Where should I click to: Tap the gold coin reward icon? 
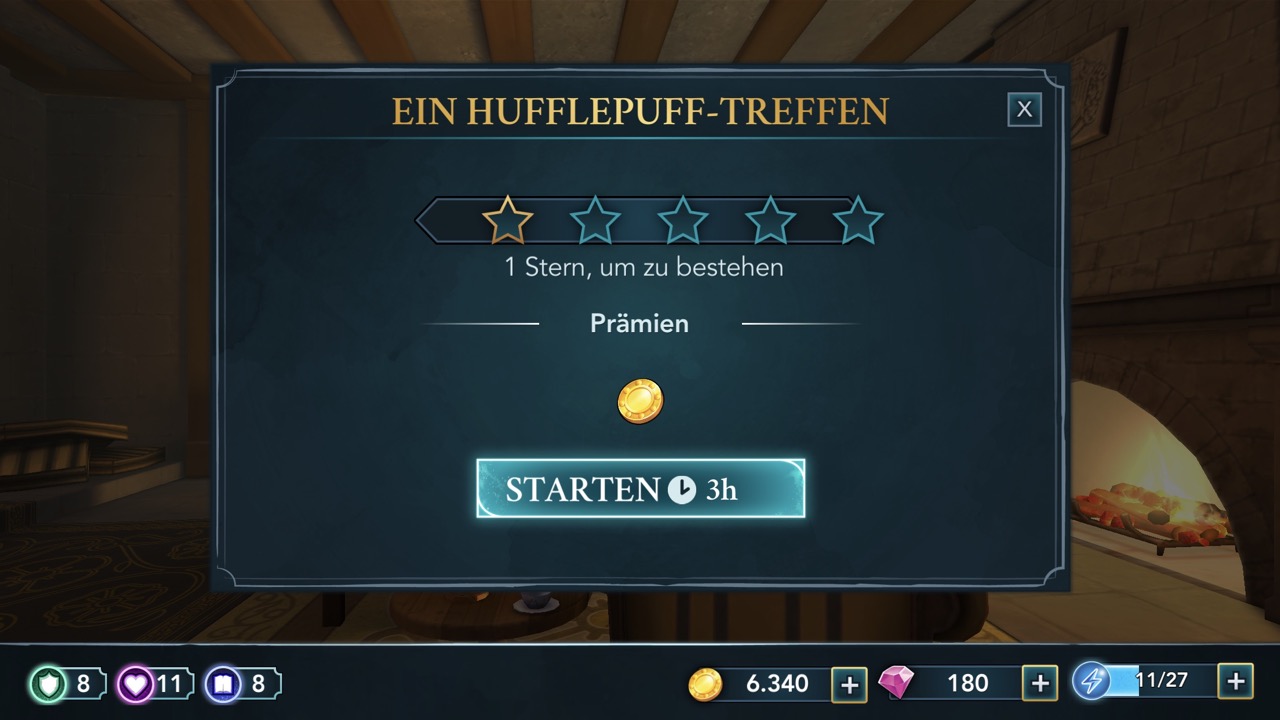(640, 400)
